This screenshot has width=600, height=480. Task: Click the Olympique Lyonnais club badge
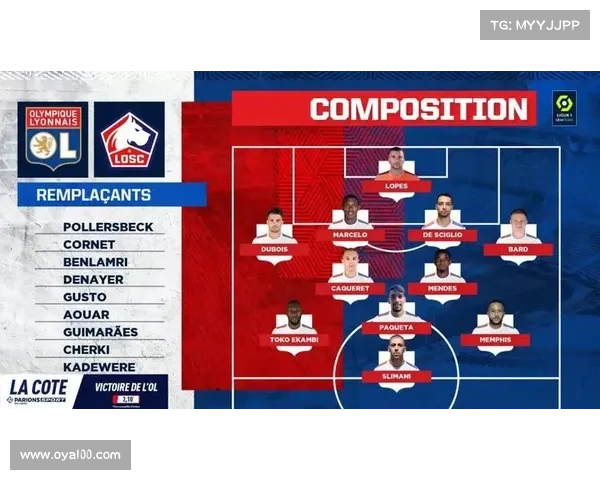point(53,139)
